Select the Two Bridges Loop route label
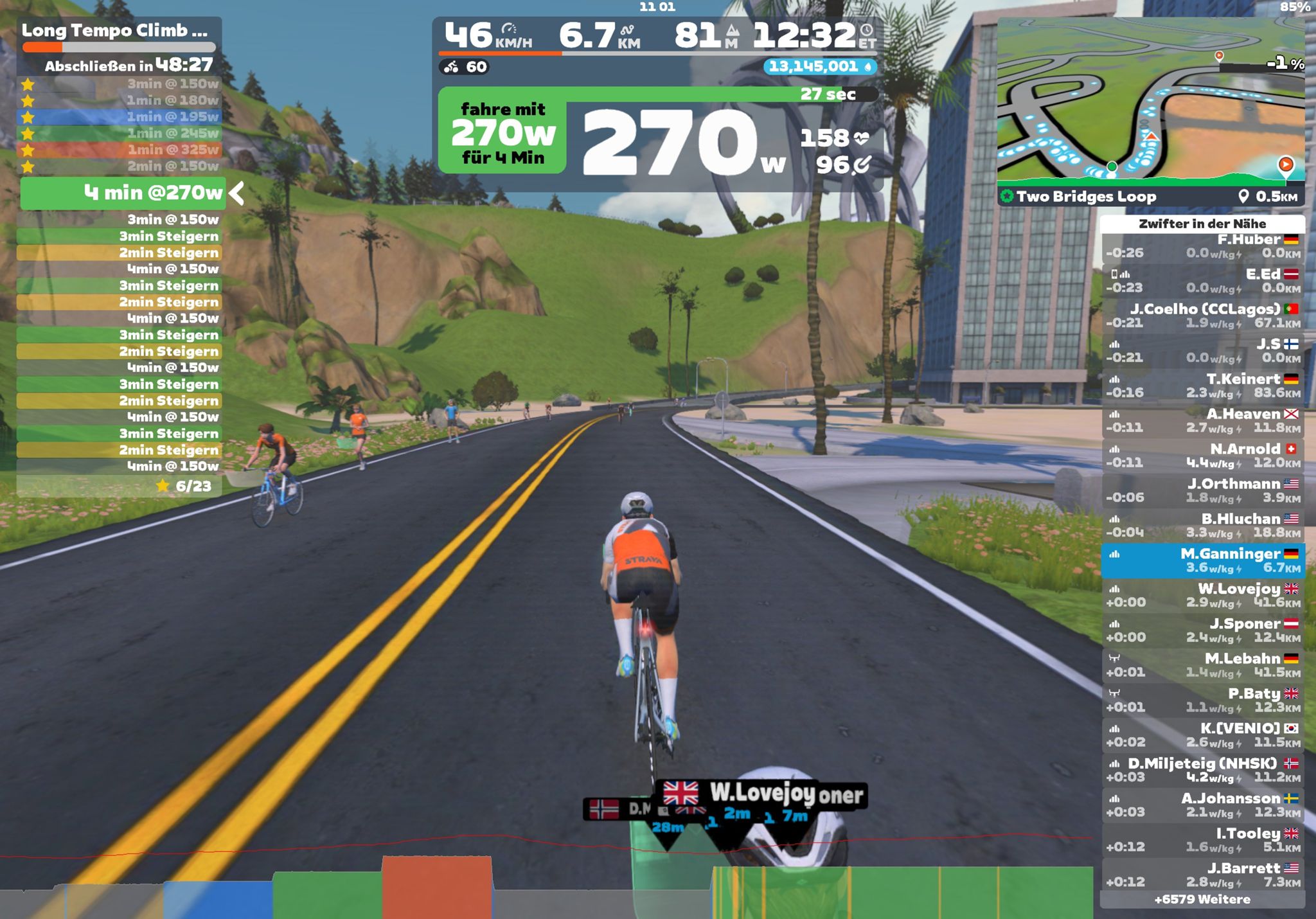 pos(1086,197)
